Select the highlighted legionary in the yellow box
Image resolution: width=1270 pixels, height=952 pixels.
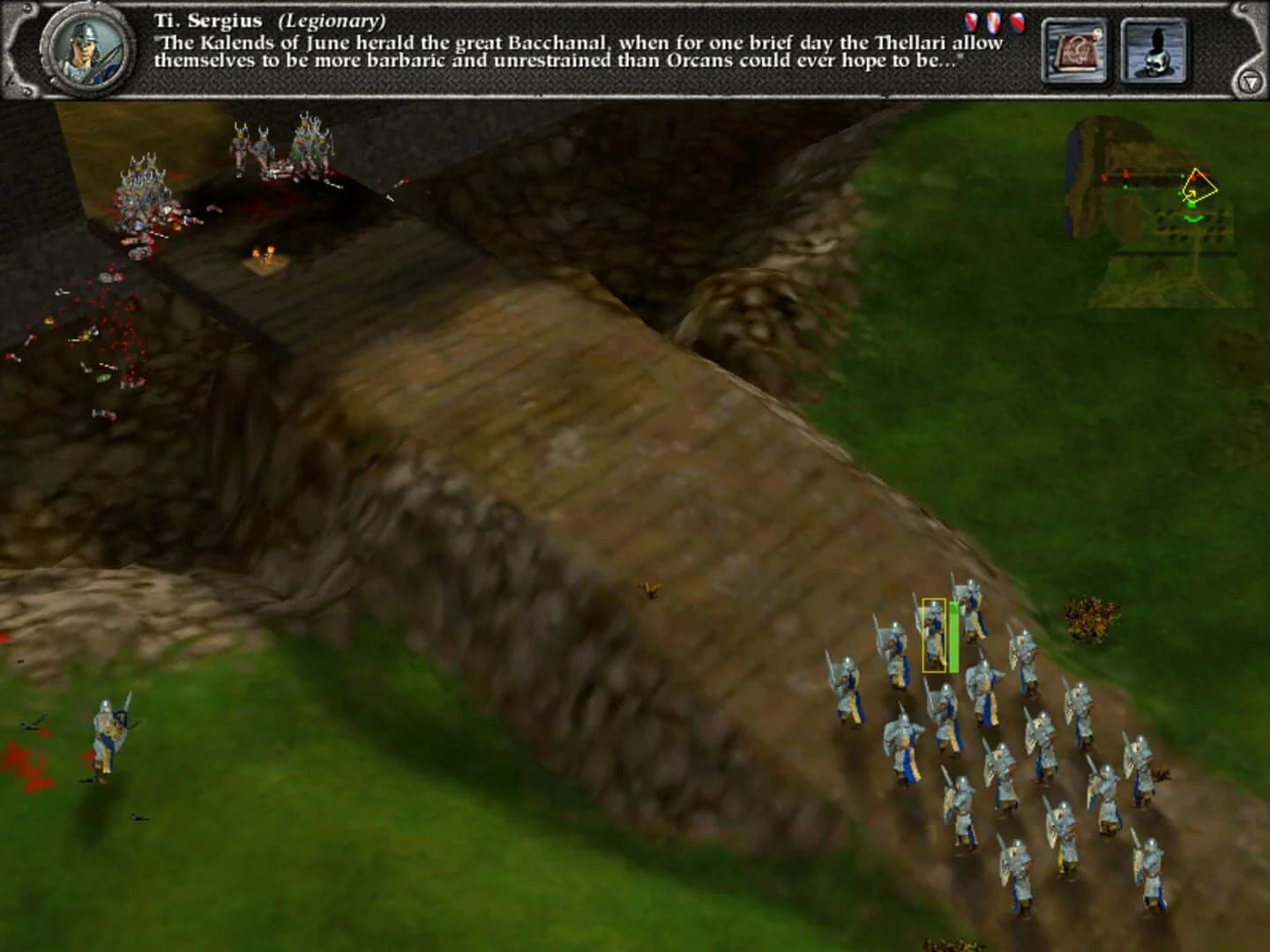(933, 635)
